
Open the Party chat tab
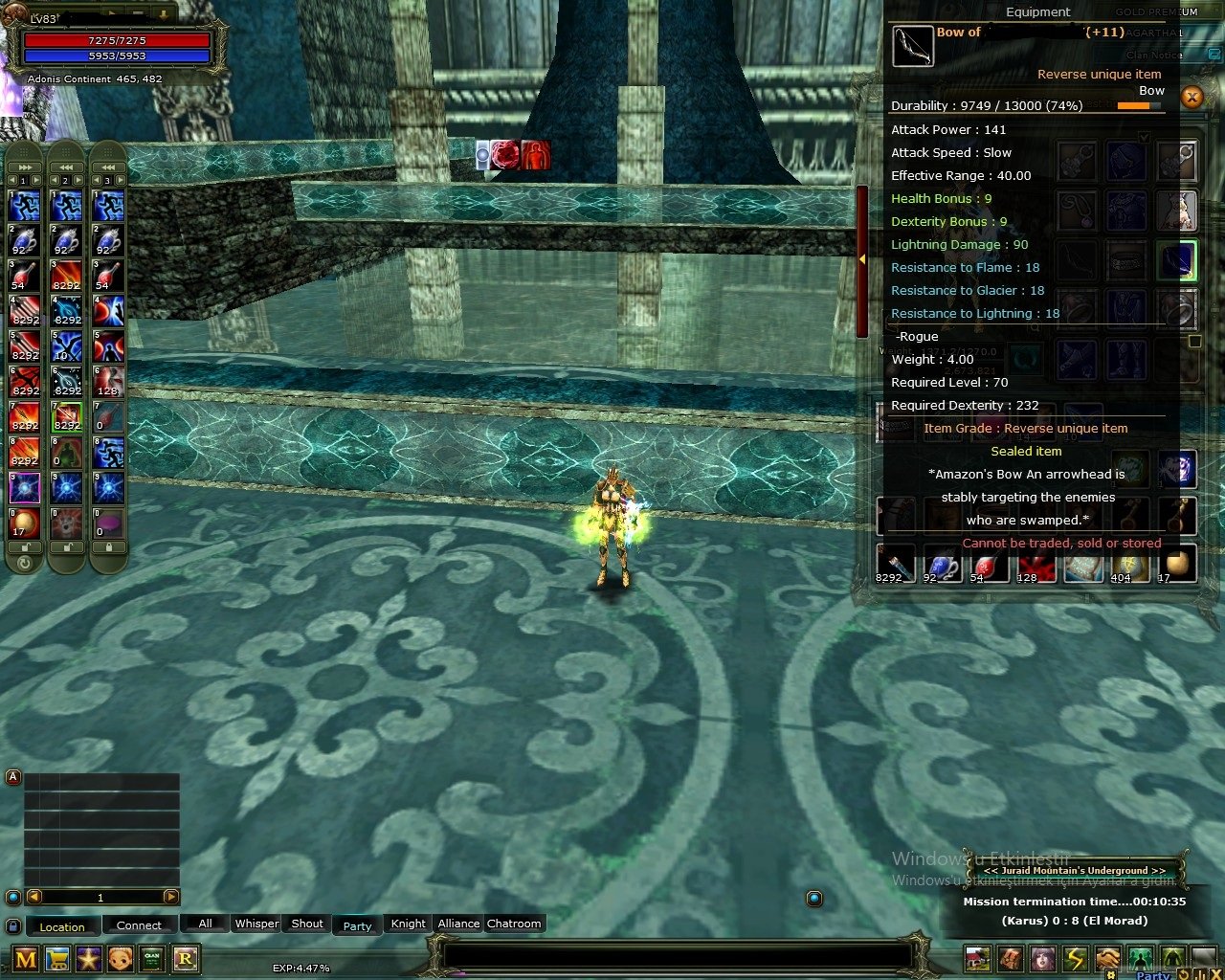tap(357, 925)
